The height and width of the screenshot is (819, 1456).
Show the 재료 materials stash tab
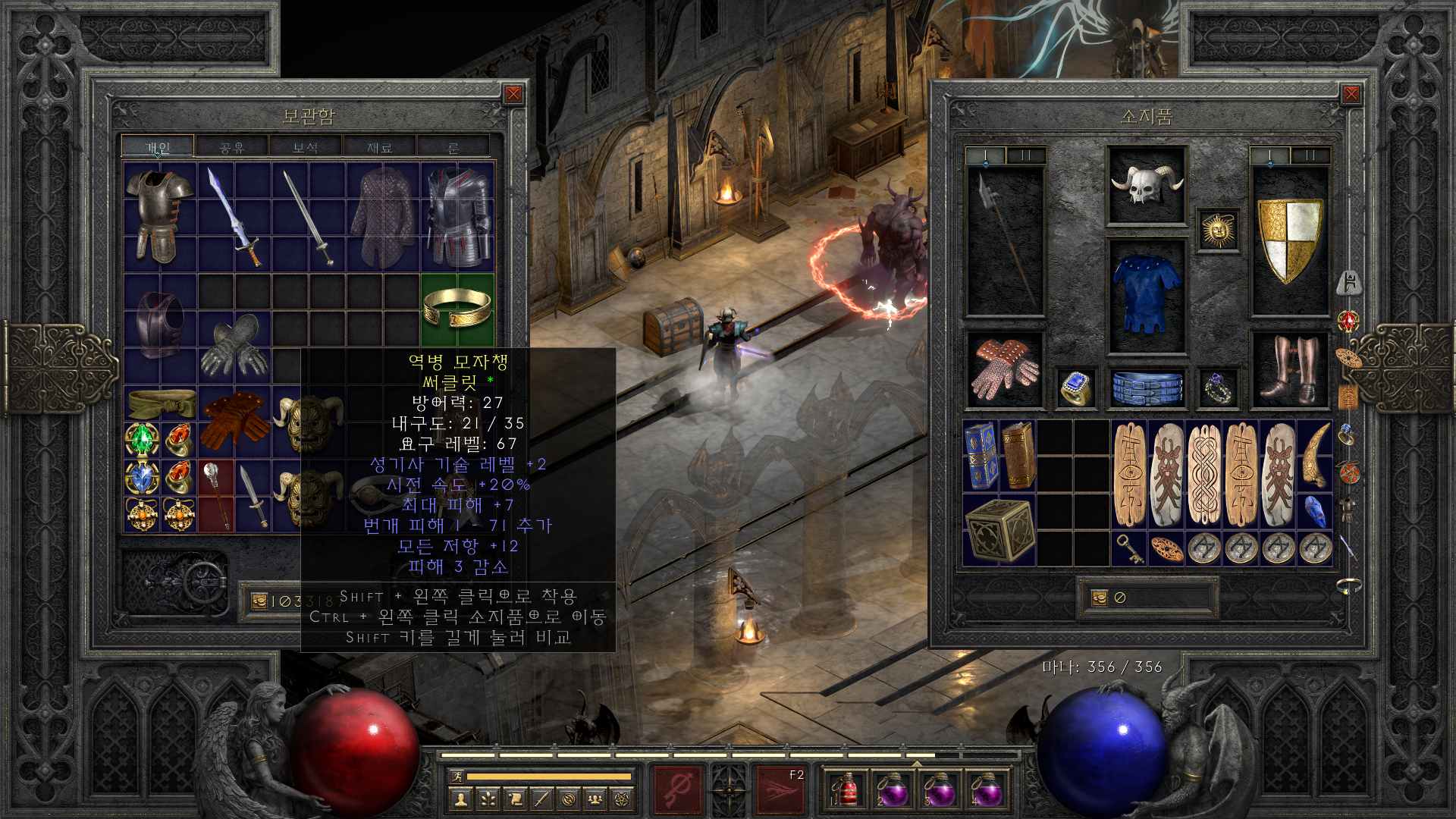[379, 147]
